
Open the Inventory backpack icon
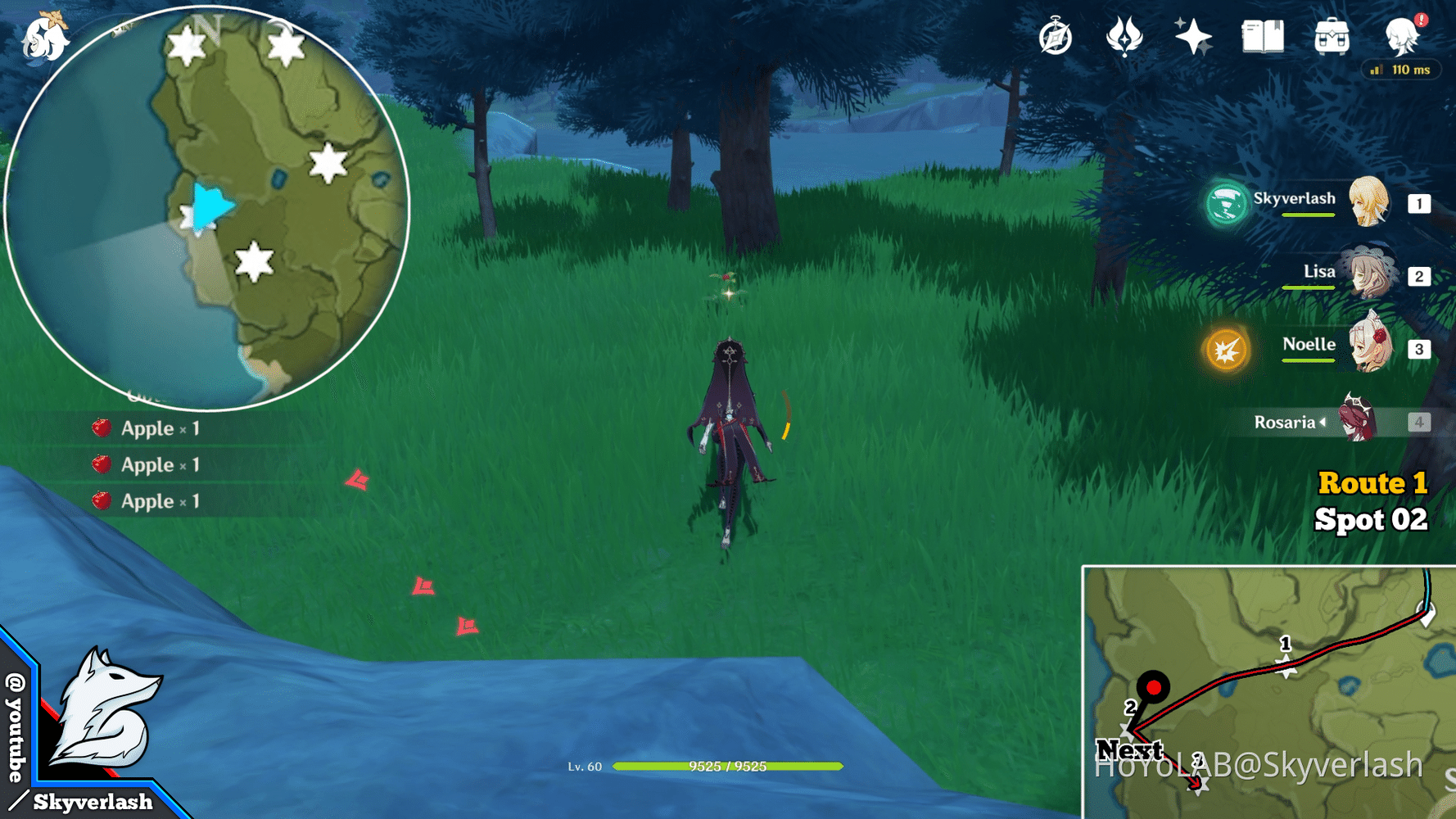[x=1331, y=36]
